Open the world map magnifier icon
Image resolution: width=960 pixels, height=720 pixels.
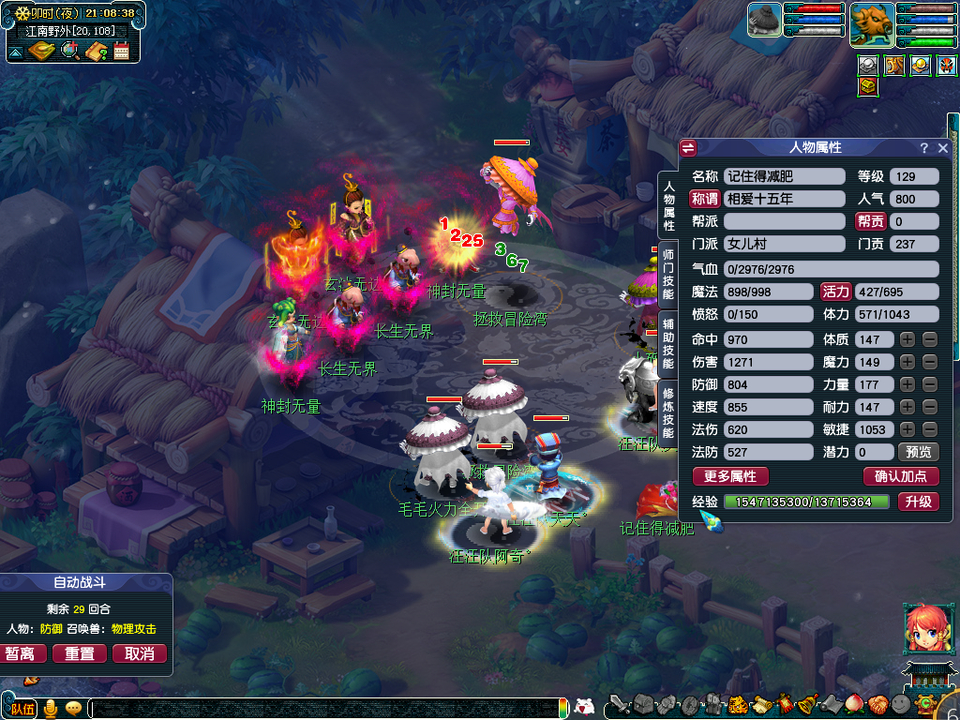coord(70,52)
